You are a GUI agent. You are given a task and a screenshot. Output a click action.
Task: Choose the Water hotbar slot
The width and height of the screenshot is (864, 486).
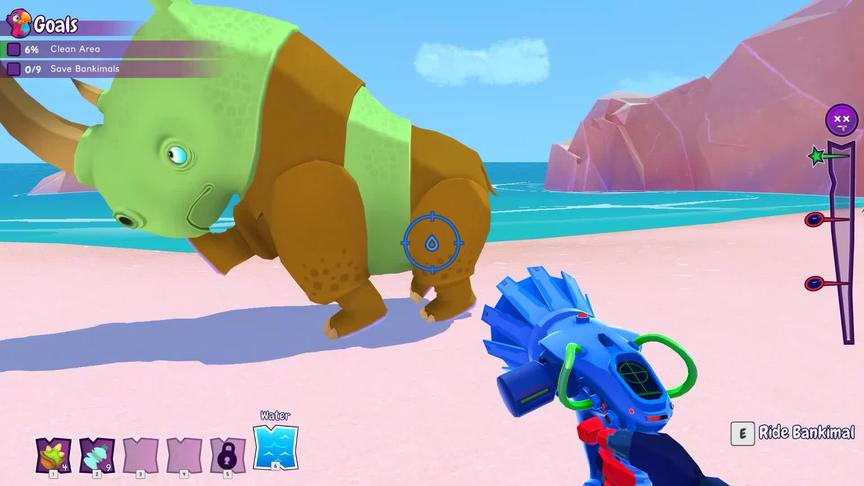tap(275, 447)
